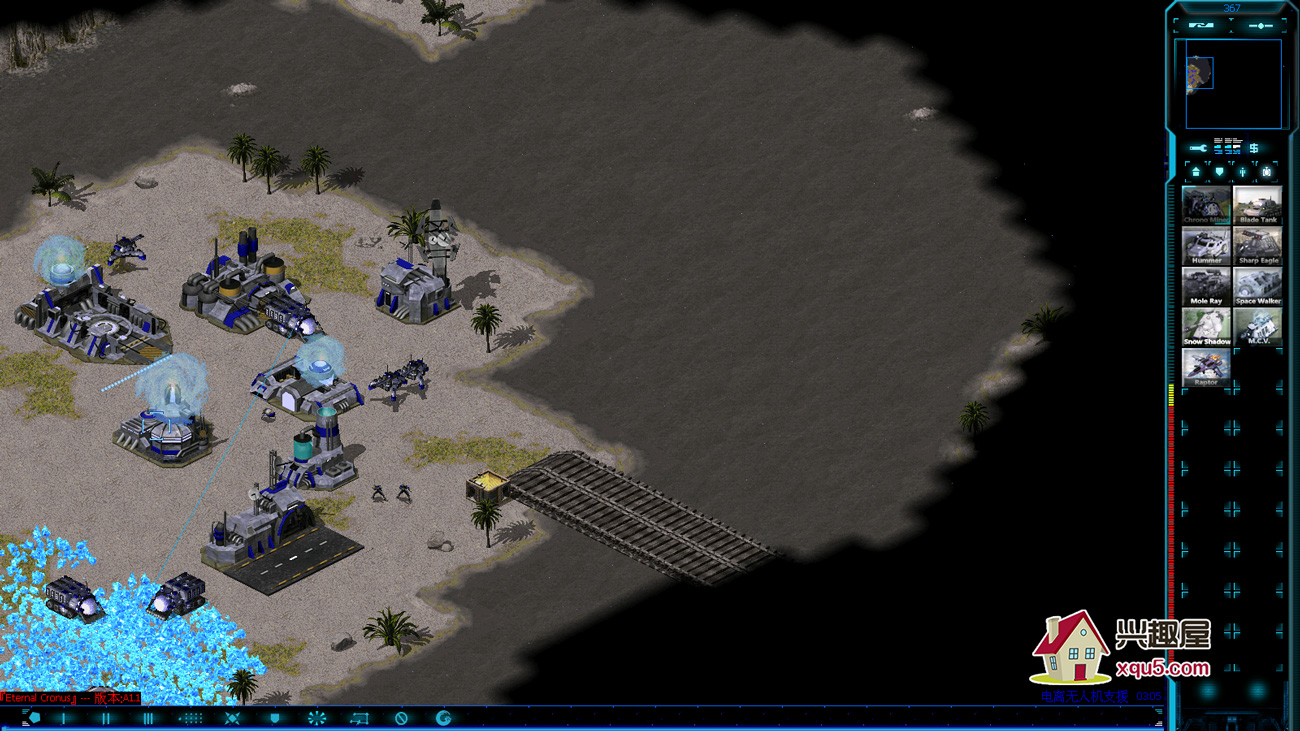
Task: Click the radar minimap
Action: (x=1233, y=84)
